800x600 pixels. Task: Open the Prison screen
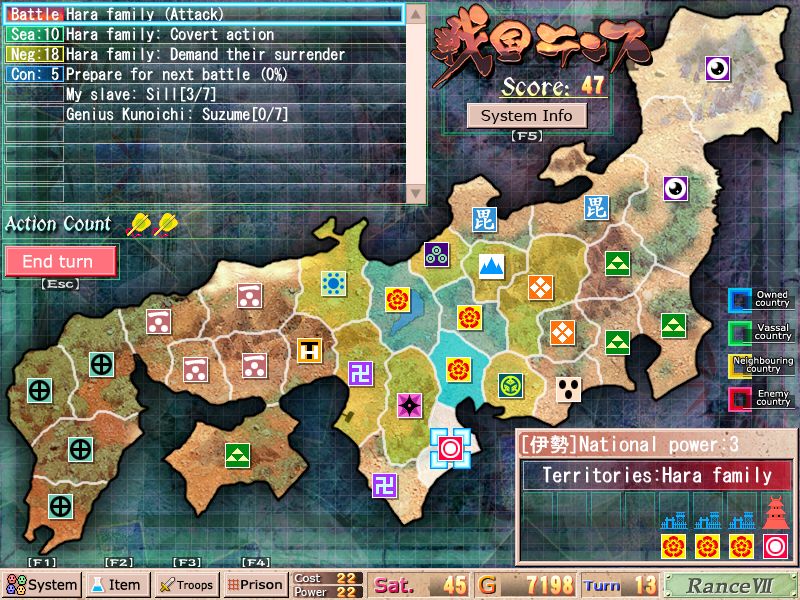point(254,585)
